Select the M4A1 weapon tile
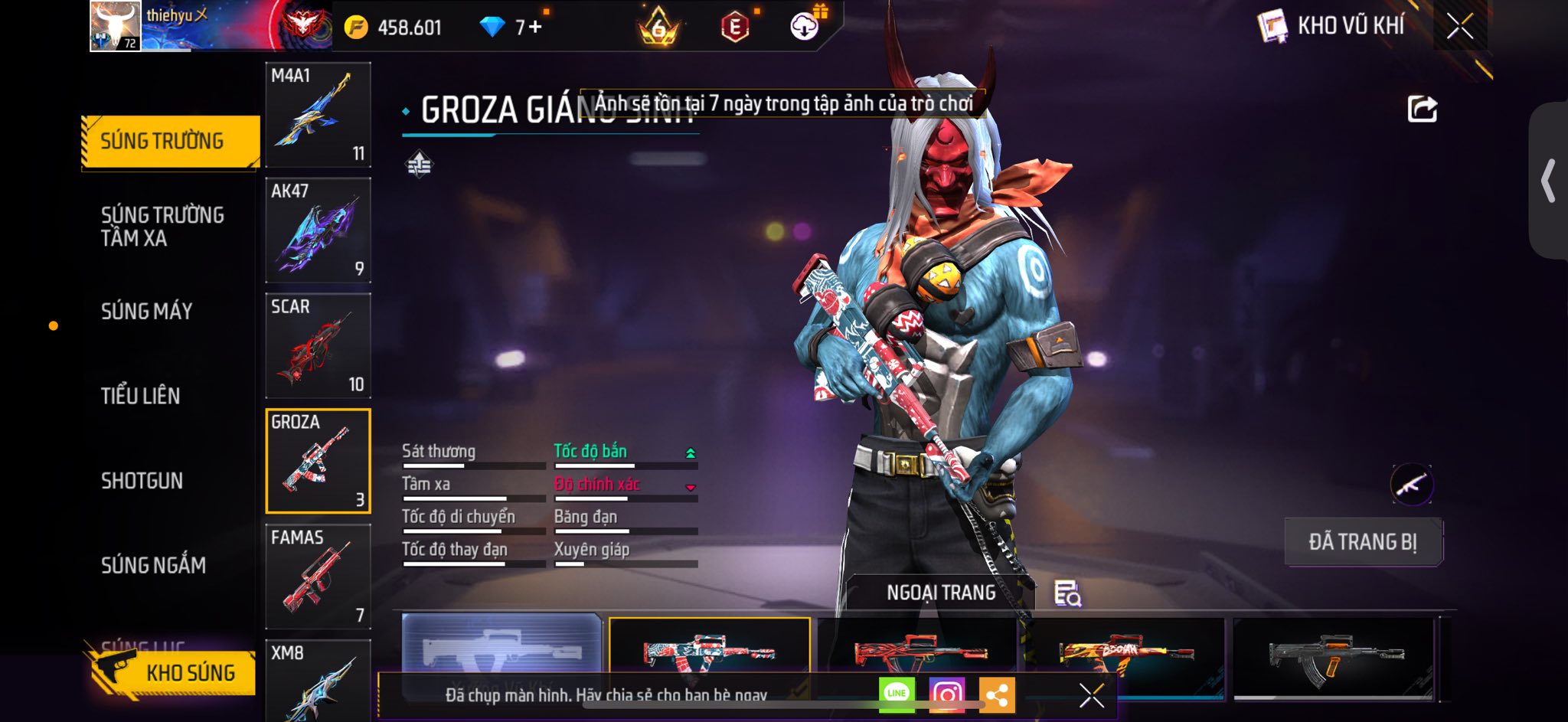This screenshot has width=1568, height=722. (x=318, y=115)
